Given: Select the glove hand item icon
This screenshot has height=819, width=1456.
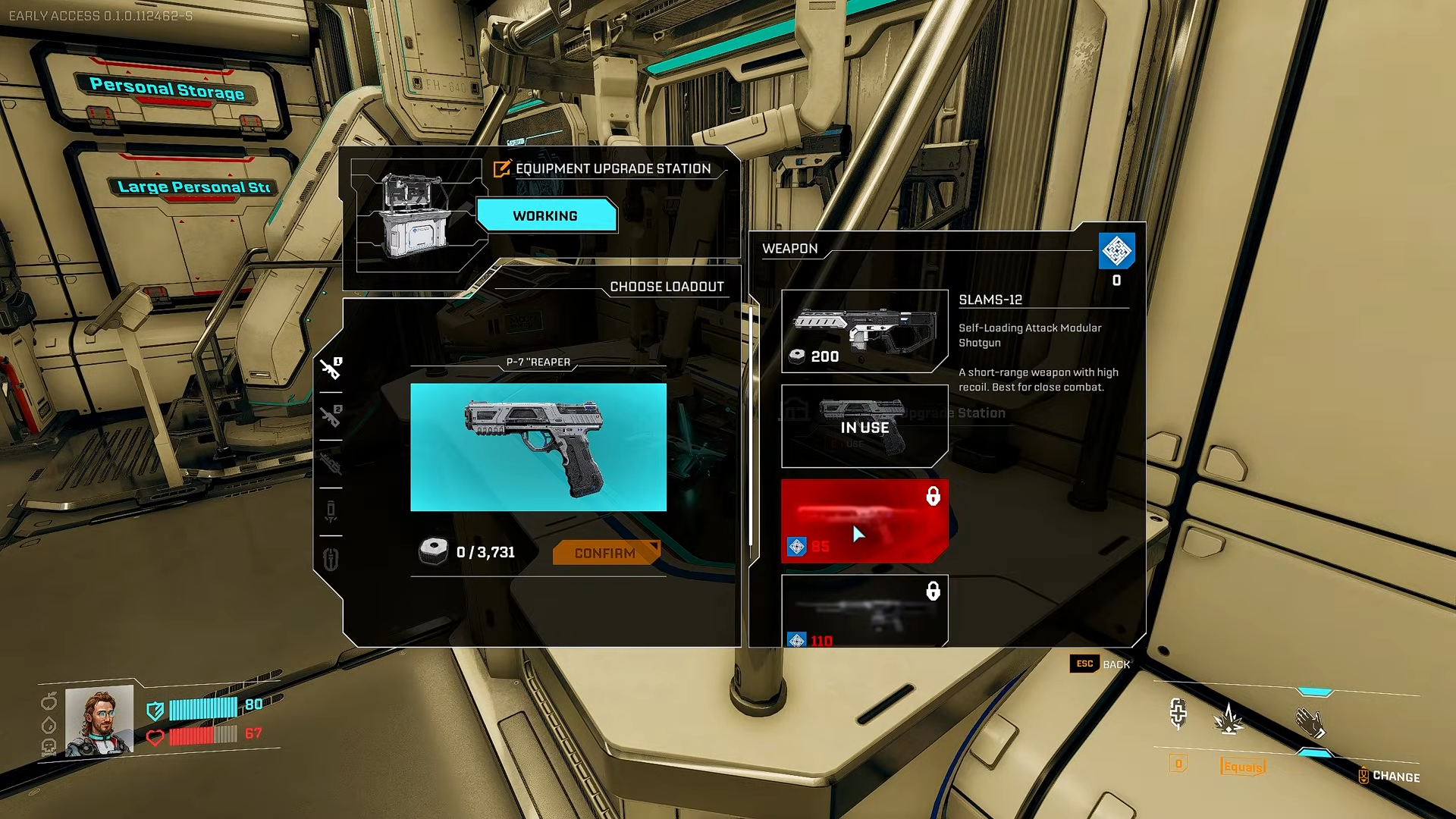Looking at the screenshot, I should point(1310,723).
